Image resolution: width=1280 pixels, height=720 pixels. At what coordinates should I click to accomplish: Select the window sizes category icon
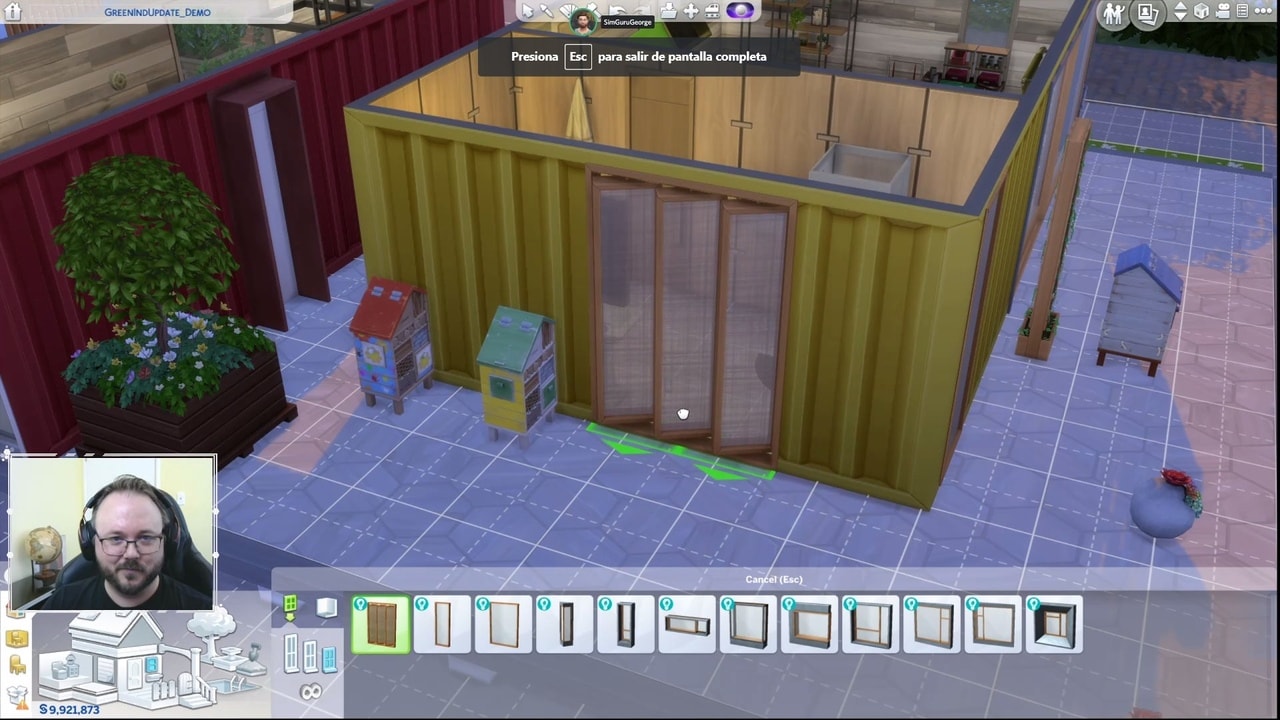pos(310,655)
